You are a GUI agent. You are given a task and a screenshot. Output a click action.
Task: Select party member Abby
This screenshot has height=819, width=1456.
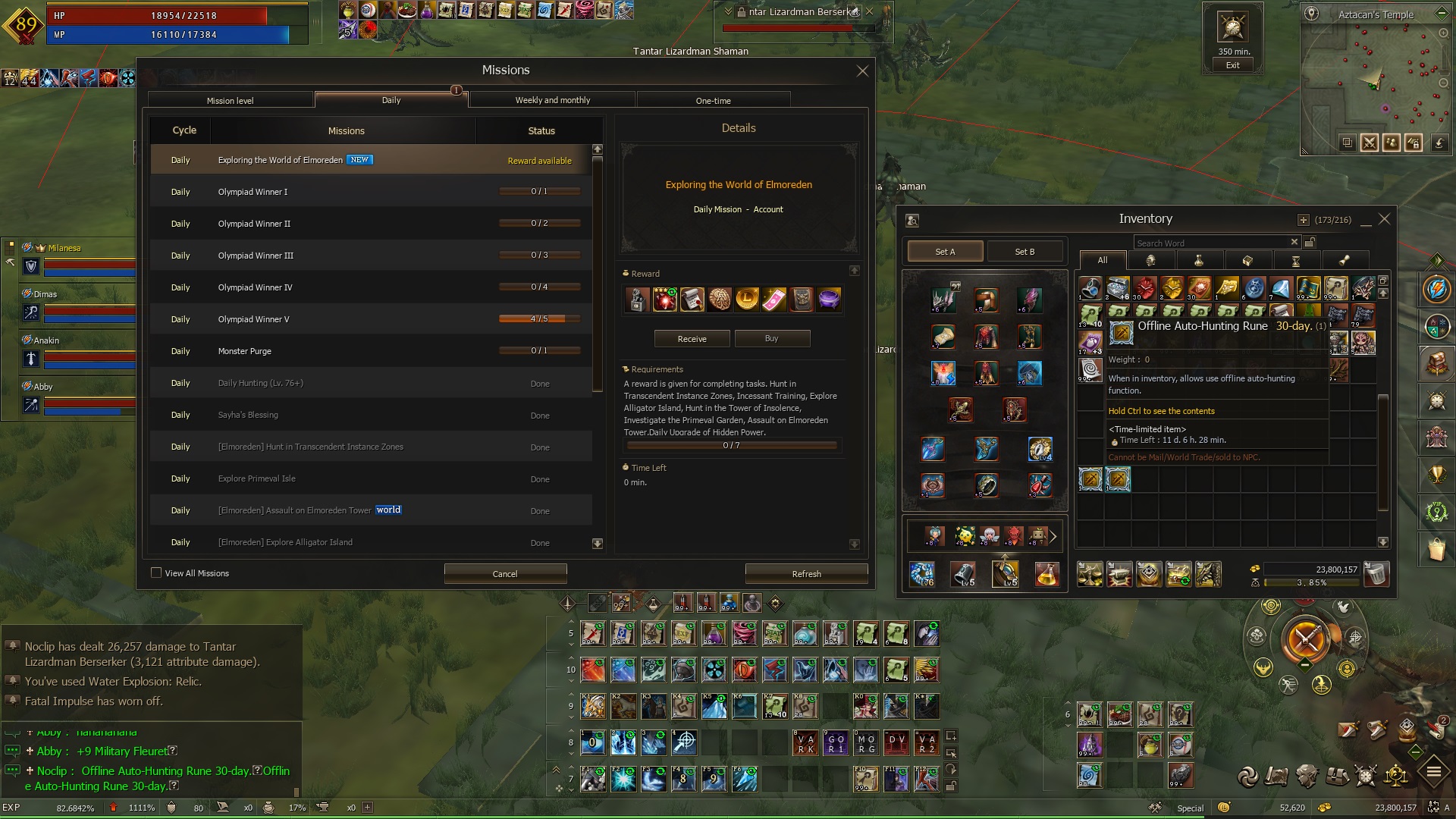[43, 387]
